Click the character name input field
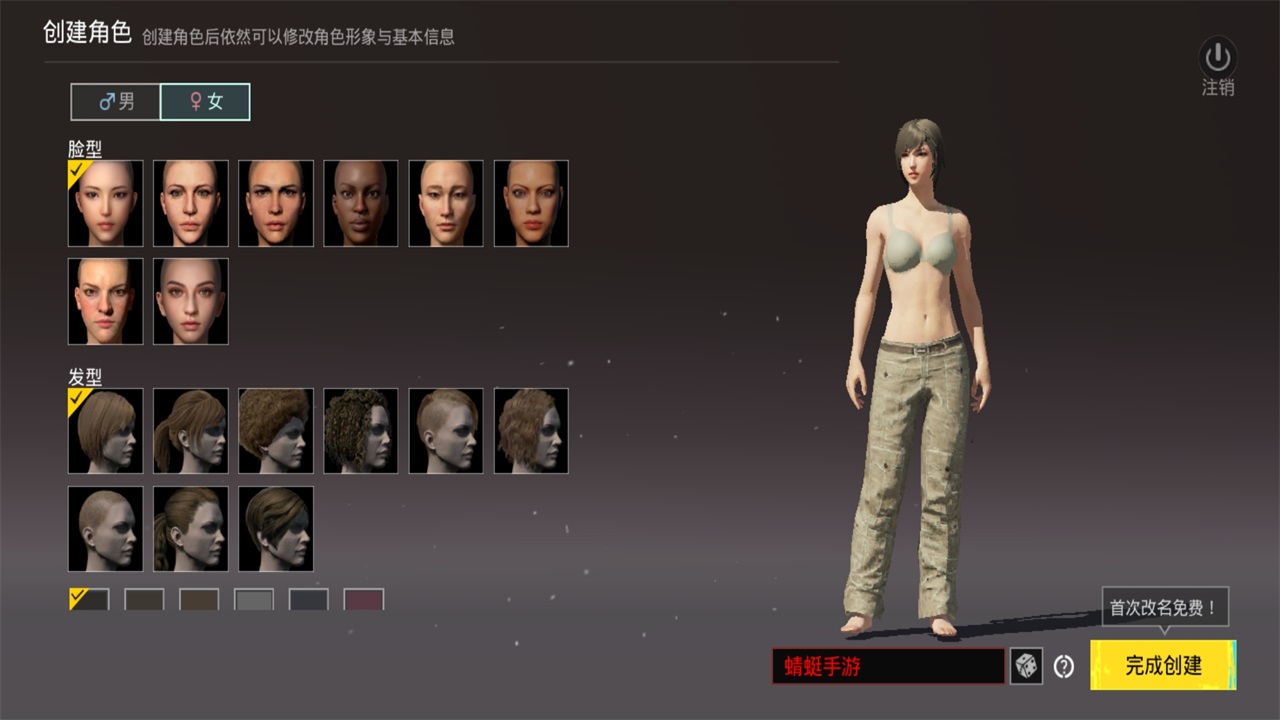Image resolution: width=1280 pixels, height=720 pixels. (888, 666)
